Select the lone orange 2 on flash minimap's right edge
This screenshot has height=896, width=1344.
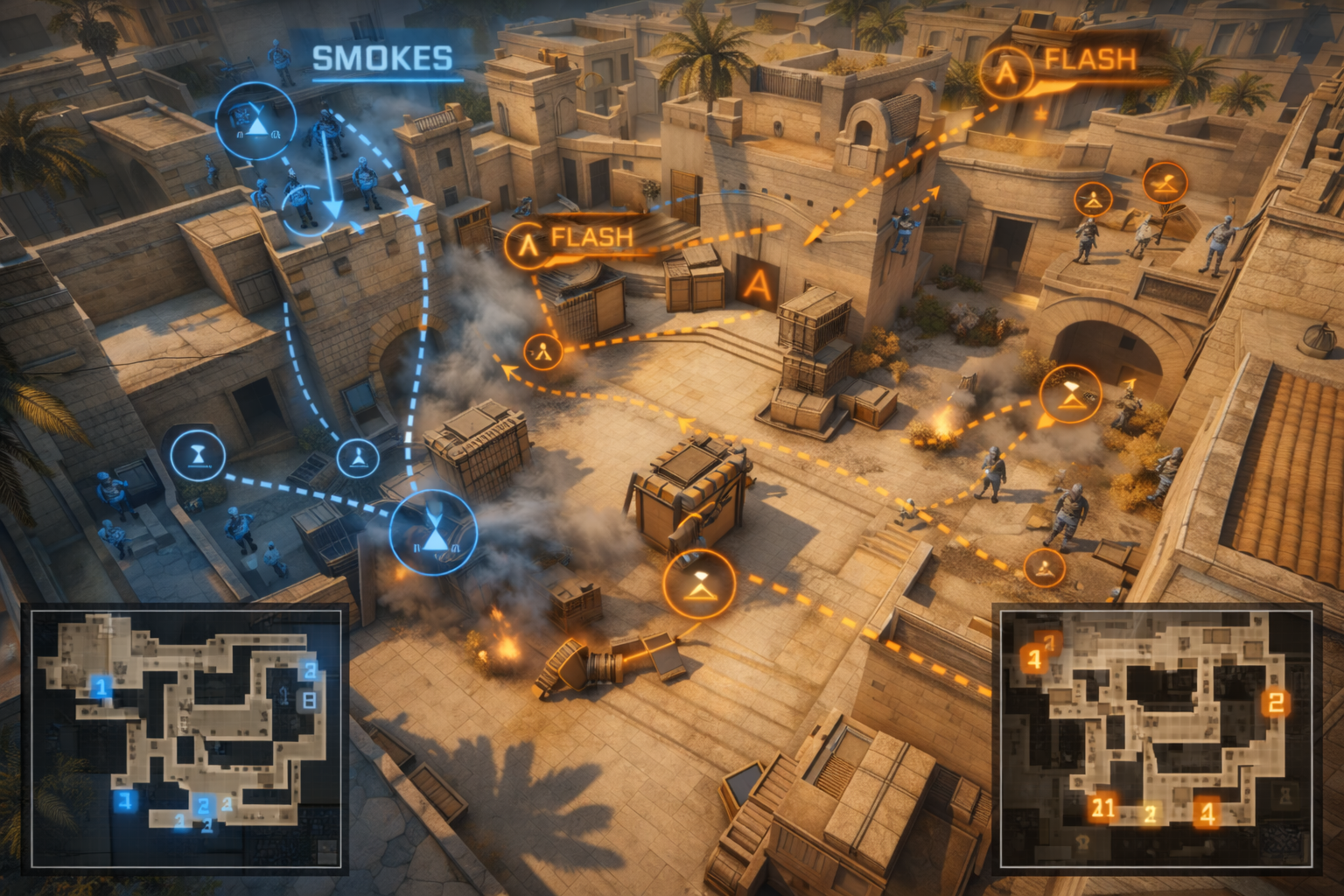1276,703
